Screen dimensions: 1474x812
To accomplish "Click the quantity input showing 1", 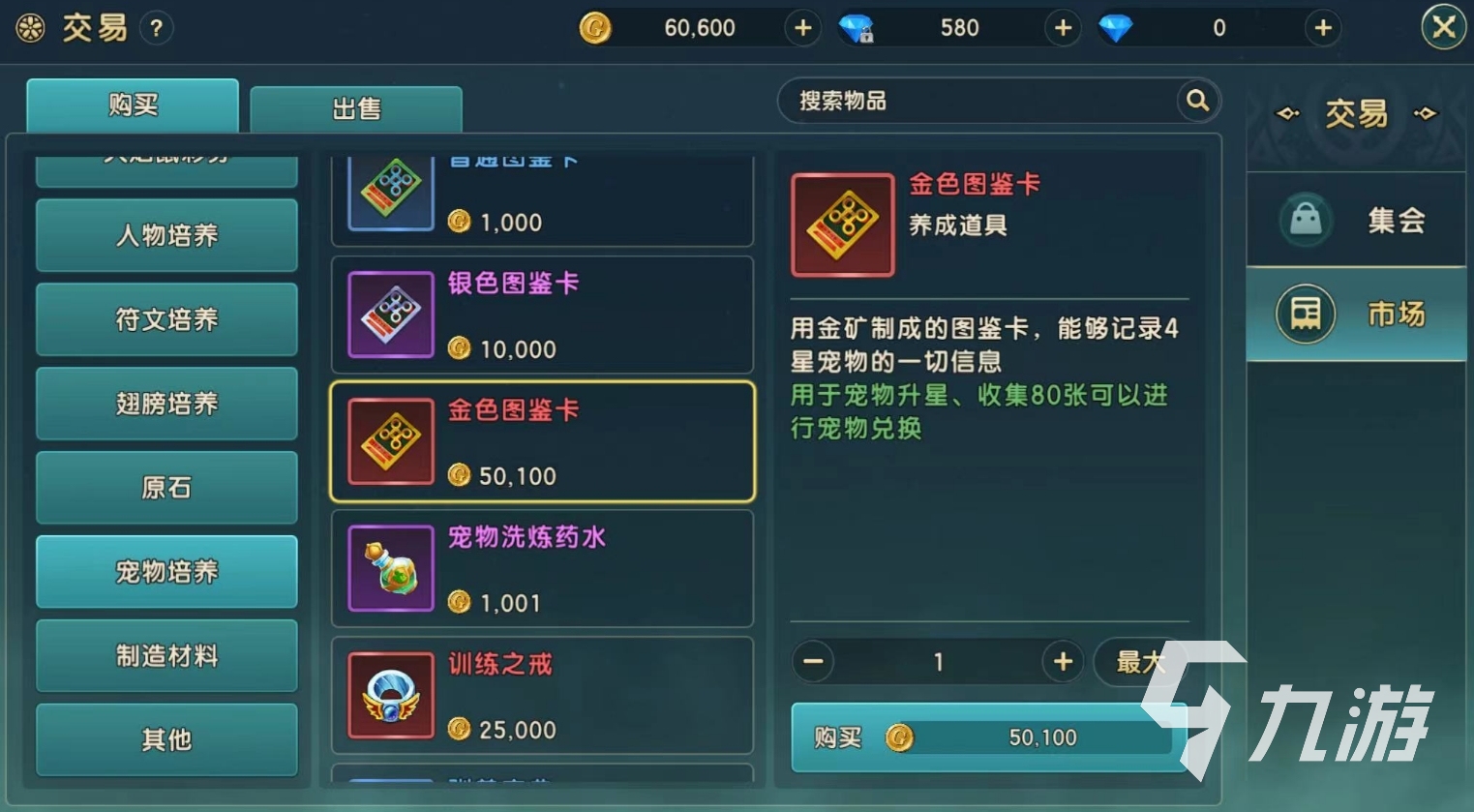I will (x=938, y=662).
